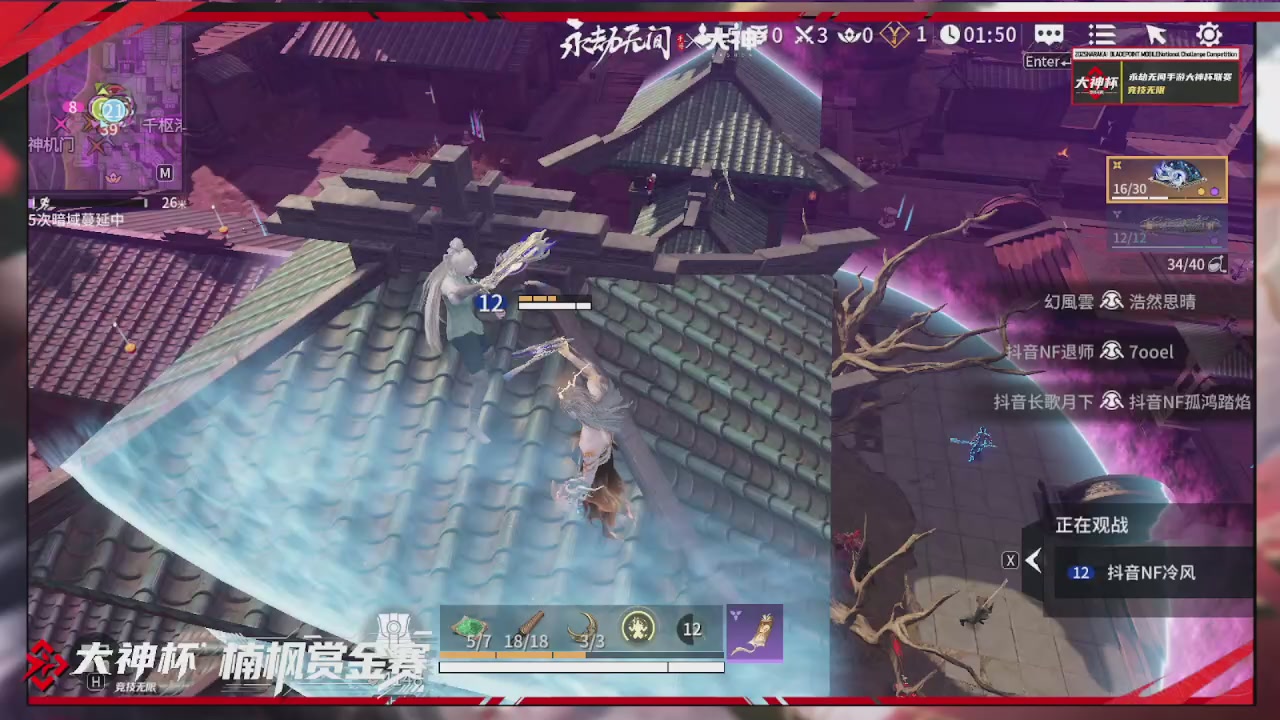Click the match timer clock icon showing 01:50
This screenshot has height=720, width=1280.
point(949,35)
